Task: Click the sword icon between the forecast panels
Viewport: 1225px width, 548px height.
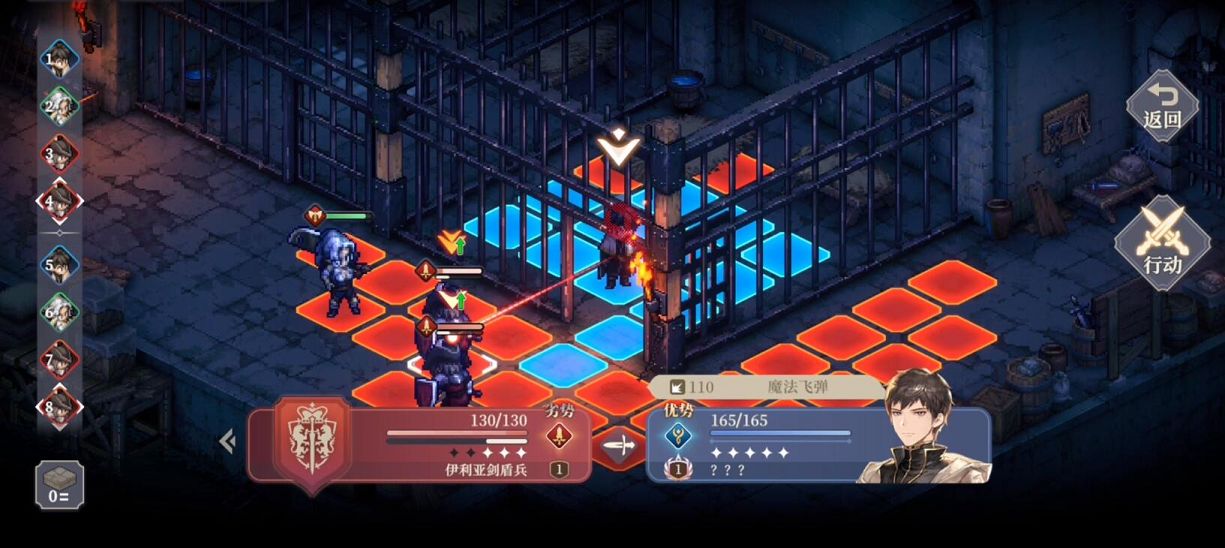Action: pyautogui.click(x=620, y=445)
